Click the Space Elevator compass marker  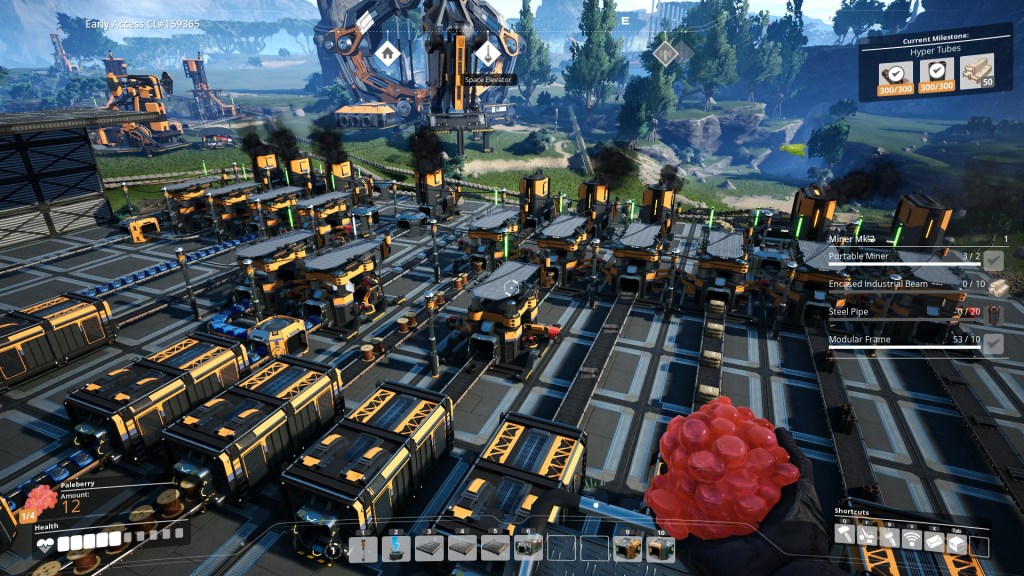tap(486, 54)
